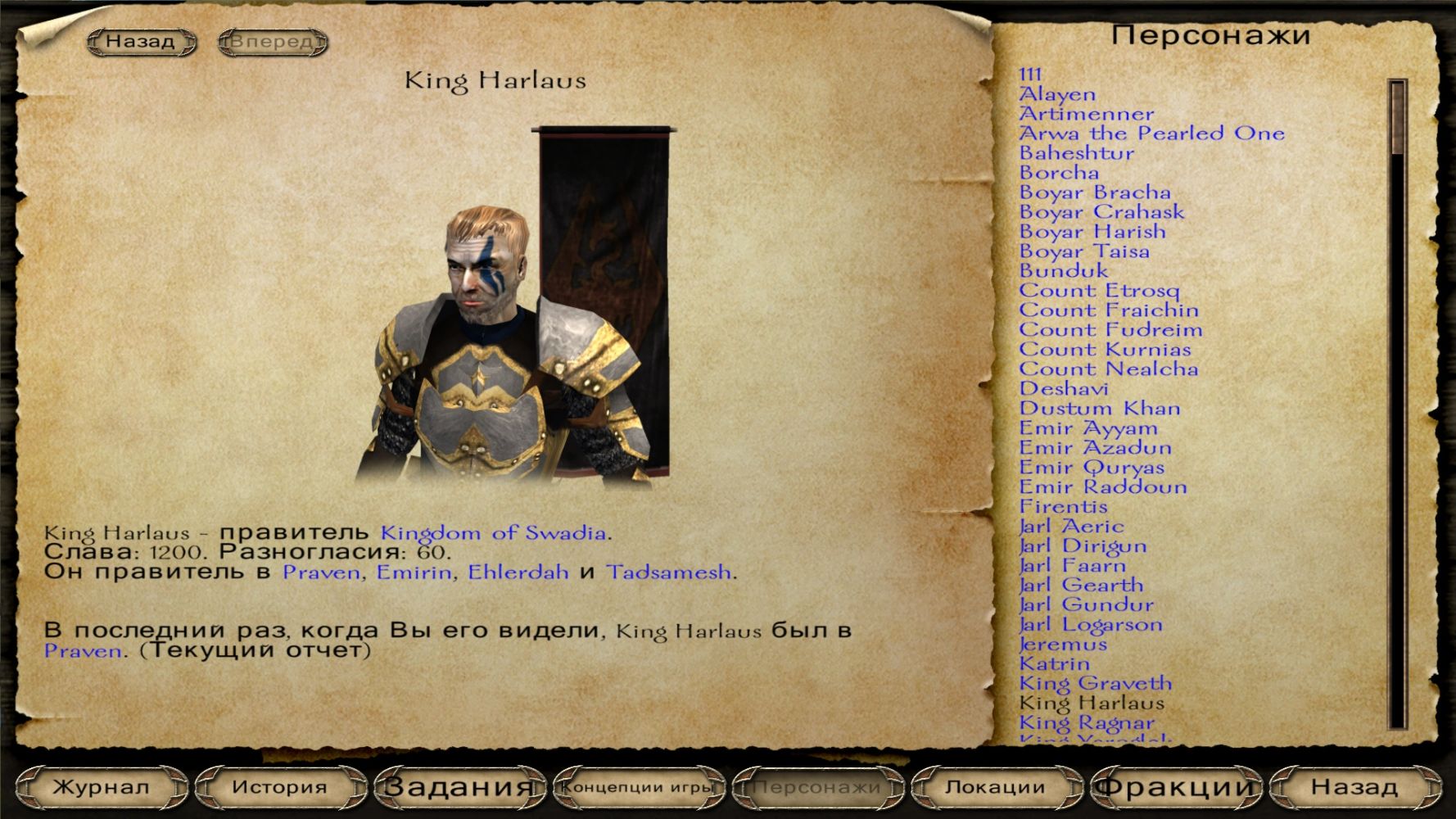The image size is (1456, 819).
Task: Follow the Kingdom of Swadia link
Action: point(493,533)
